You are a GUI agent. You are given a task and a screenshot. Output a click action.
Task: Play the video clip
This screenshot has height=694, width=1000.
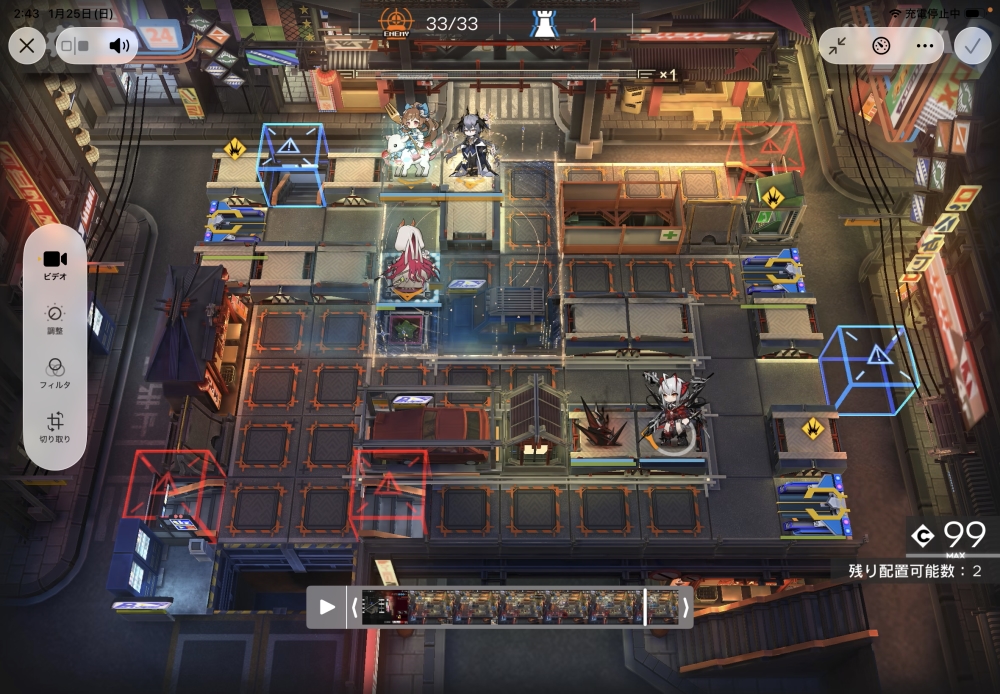[327, 607]
